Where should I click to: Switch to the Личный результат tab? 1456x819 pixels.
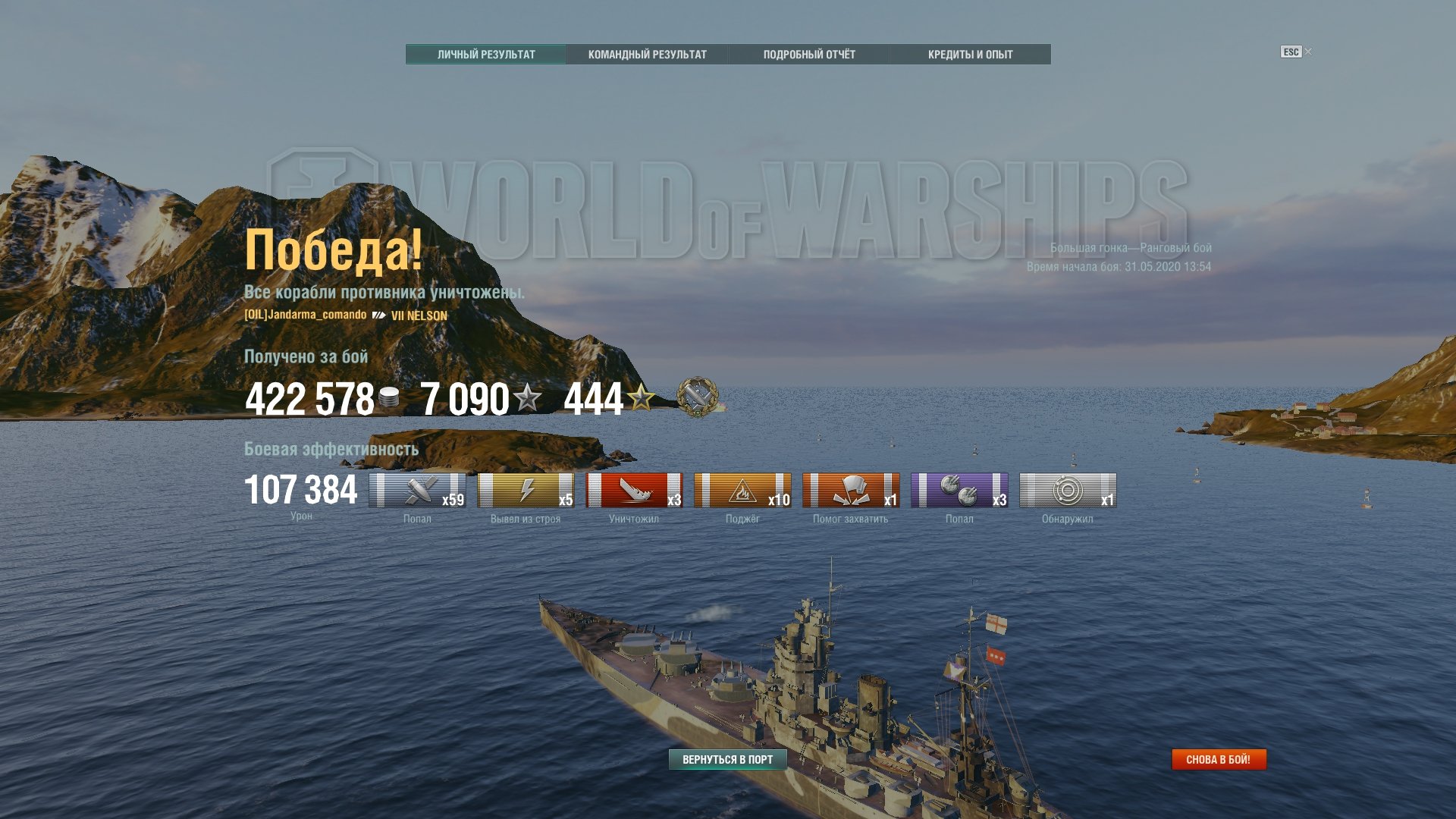pos(486,55)
